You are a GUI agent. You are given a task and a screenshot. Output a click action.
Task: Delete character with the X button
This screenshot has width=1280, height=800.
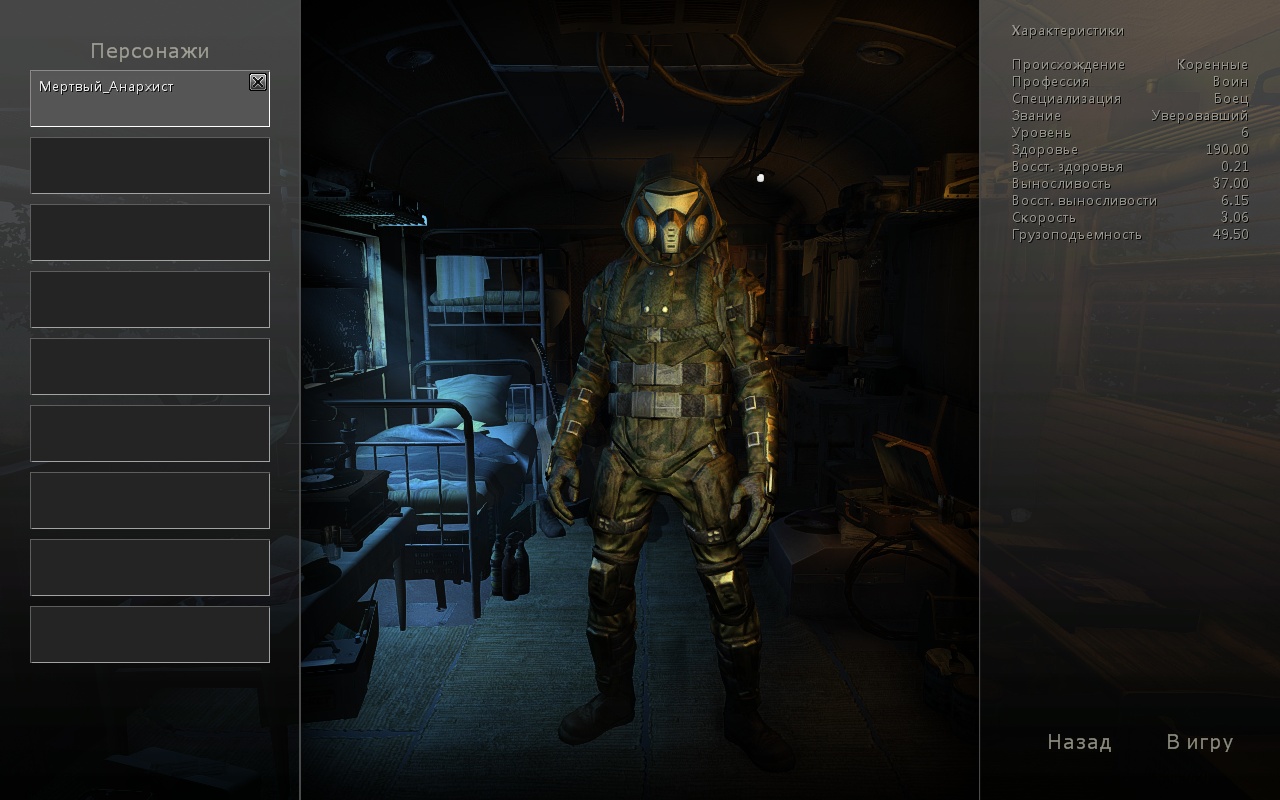click(x=258, y=82)
